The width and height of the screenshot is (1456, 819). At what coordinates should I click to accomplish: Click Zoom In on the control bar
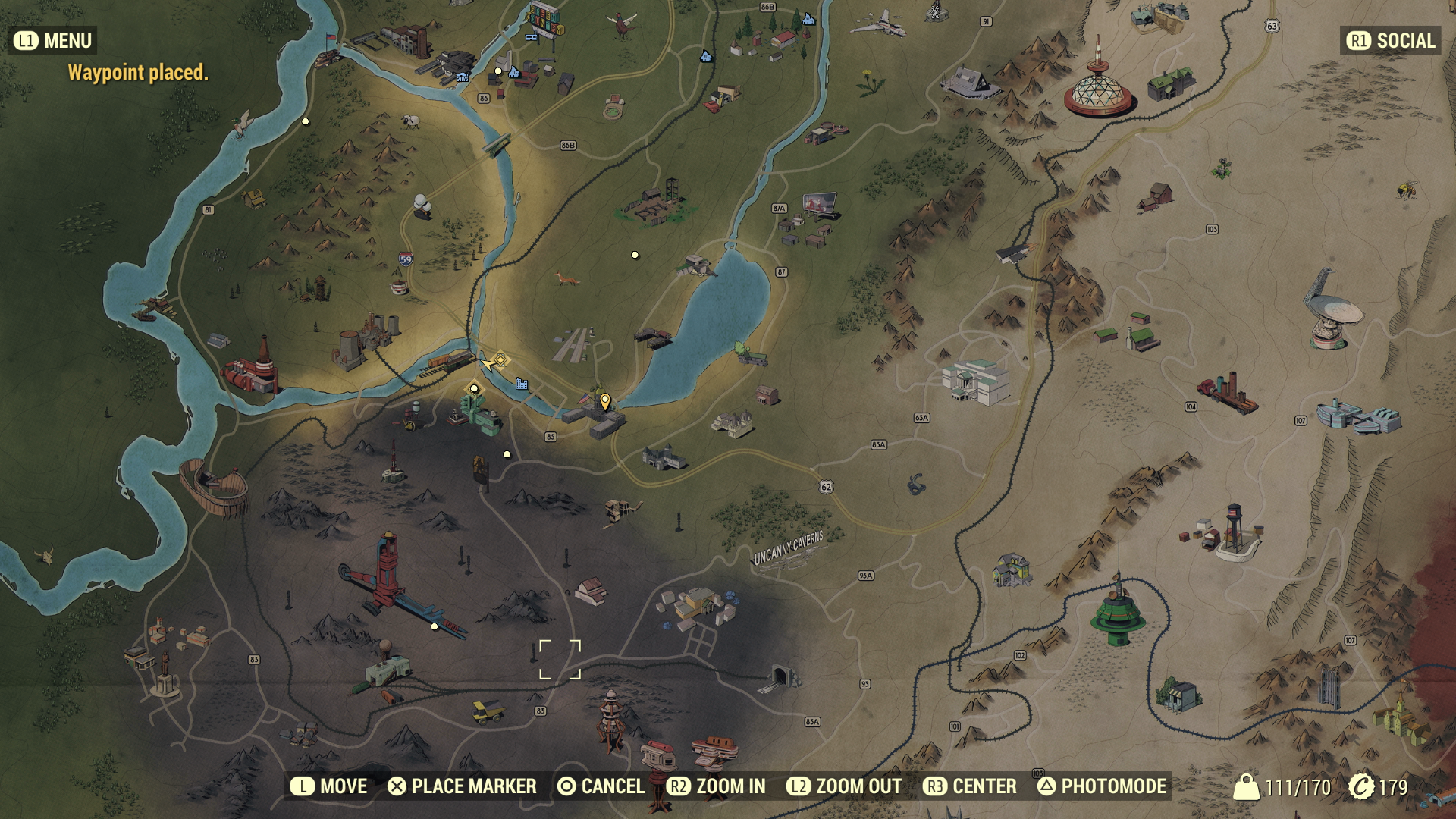coord(717,786)
